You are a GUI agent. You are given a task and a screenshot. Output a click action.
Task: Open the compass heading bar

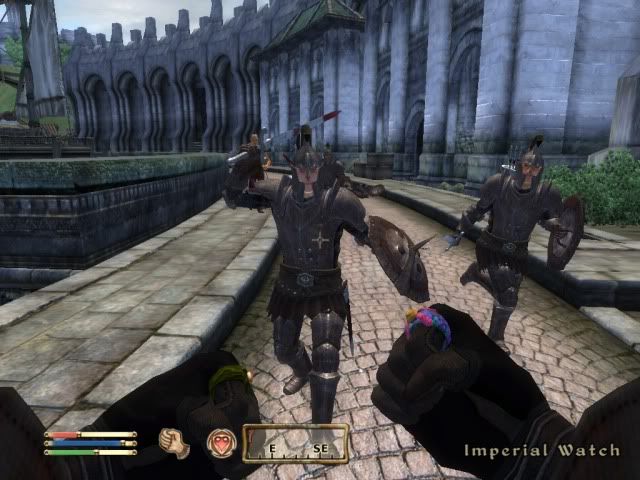coord(296,444)
